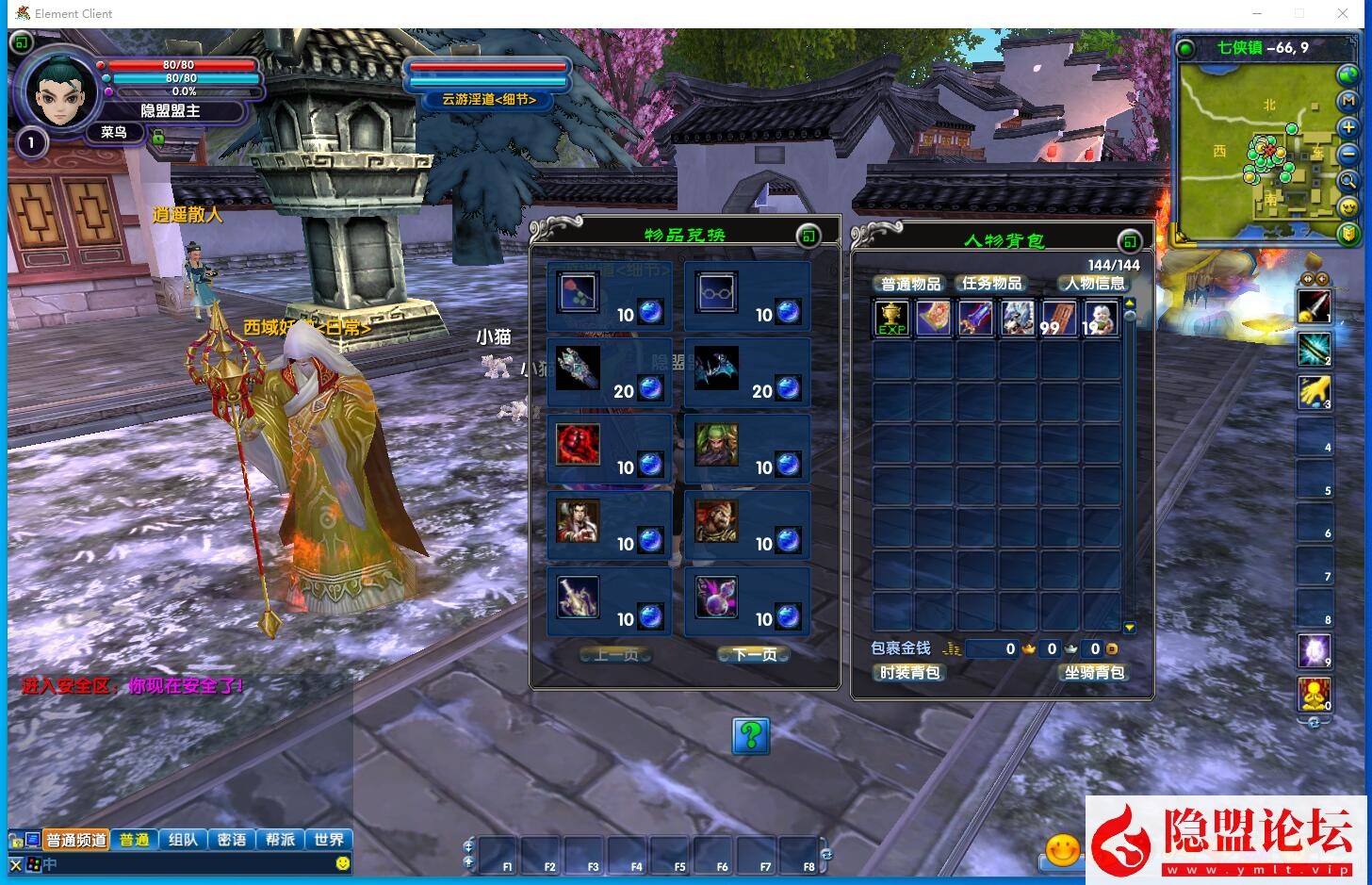This screenshot has width=1372, height=885.
Task: Choose the glasses item for exchange
Action: 716,292
